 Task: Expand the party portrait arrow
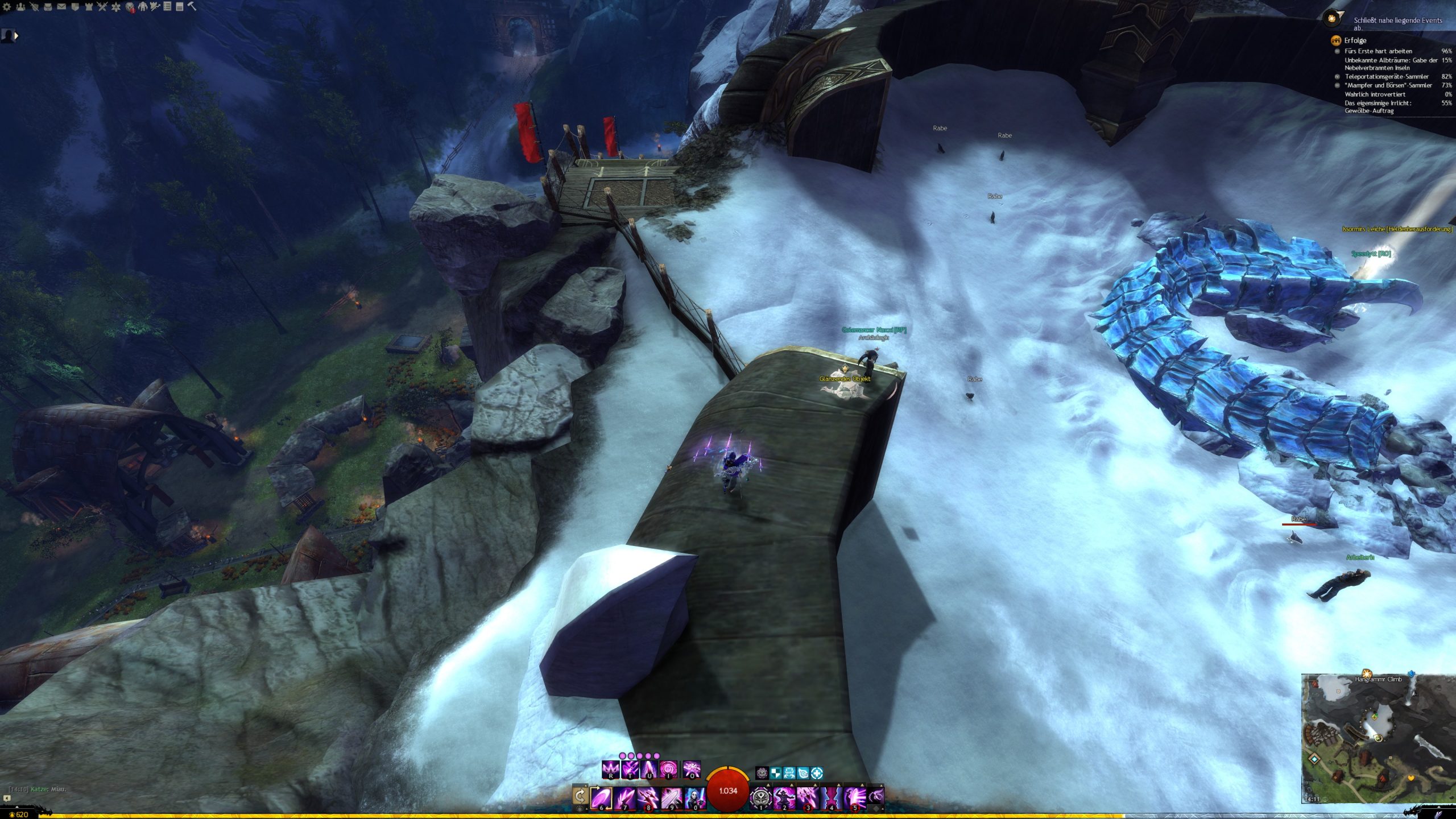point(16,36)
